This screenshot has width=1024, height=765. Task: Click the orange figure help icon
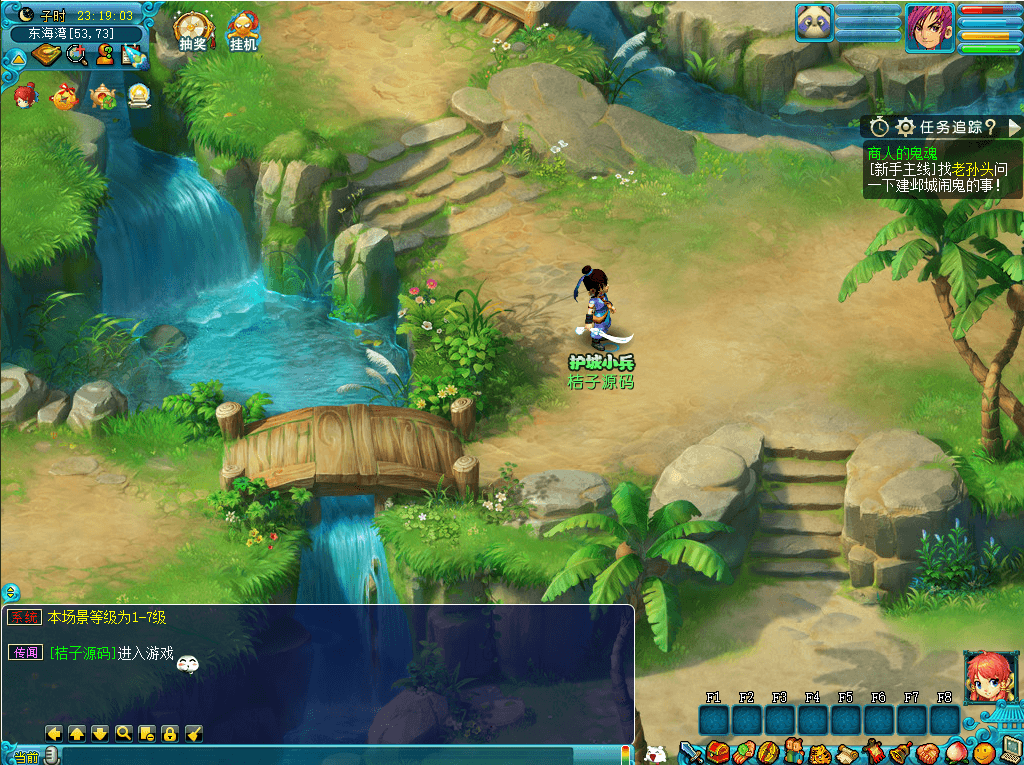pos(105,56)
